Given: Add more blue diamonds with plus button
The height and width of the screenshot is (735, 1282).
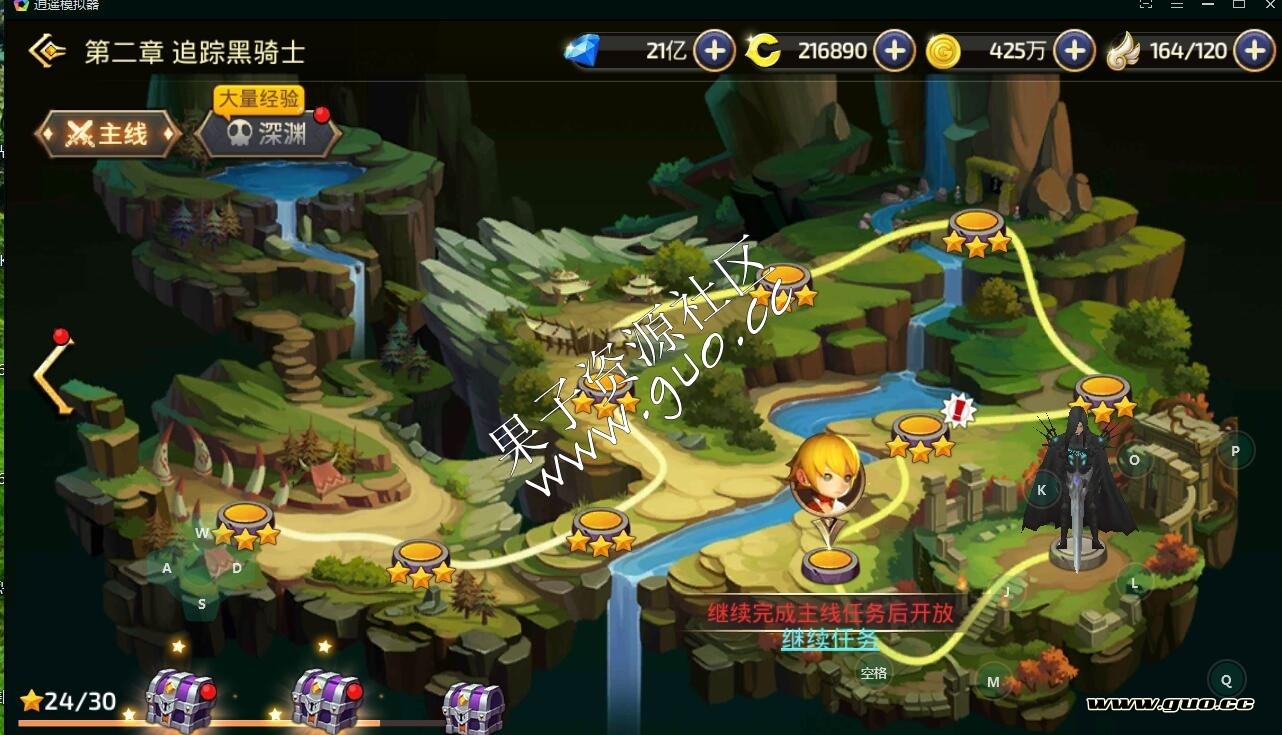Looking at the screenshot, I should point(714,51).
